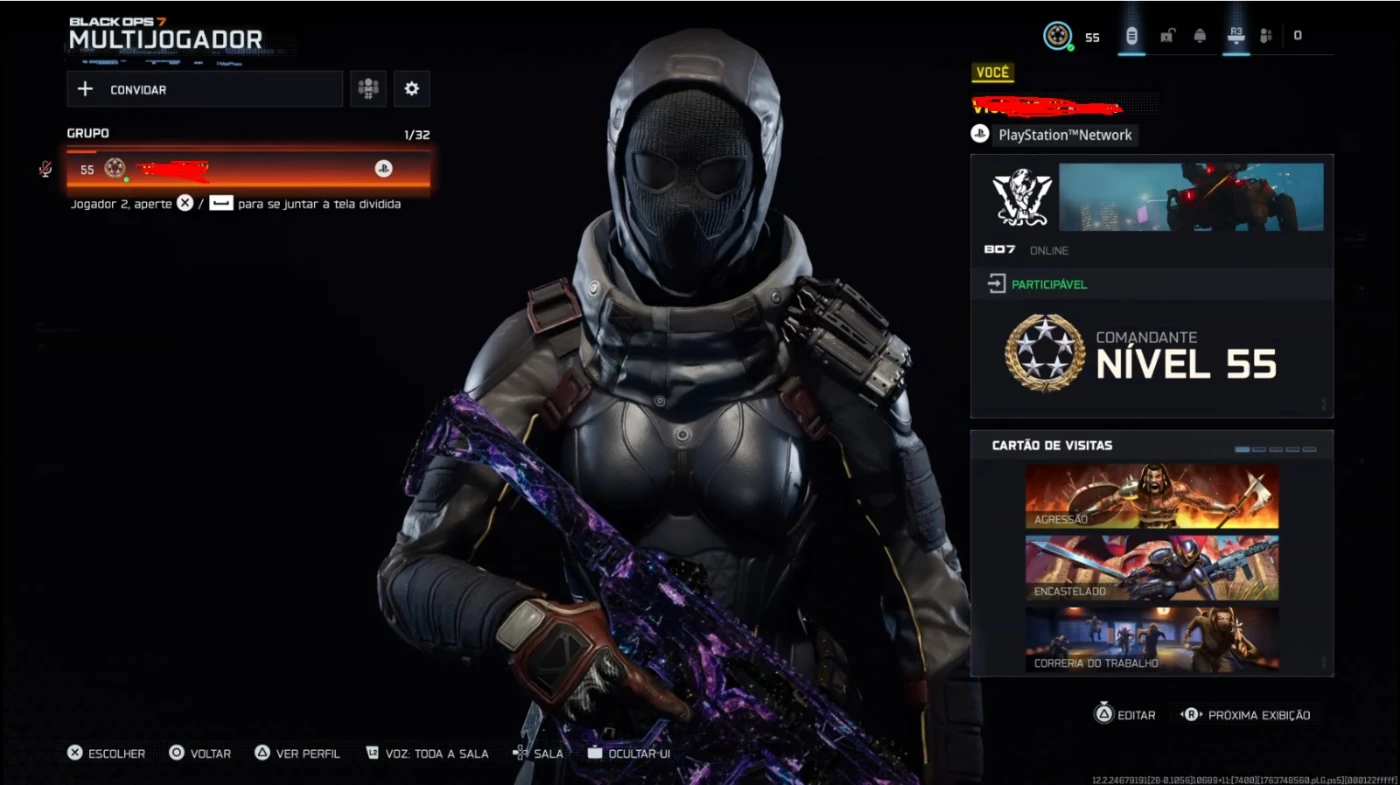Select the Correria do Trabalho calling card

1151,638
